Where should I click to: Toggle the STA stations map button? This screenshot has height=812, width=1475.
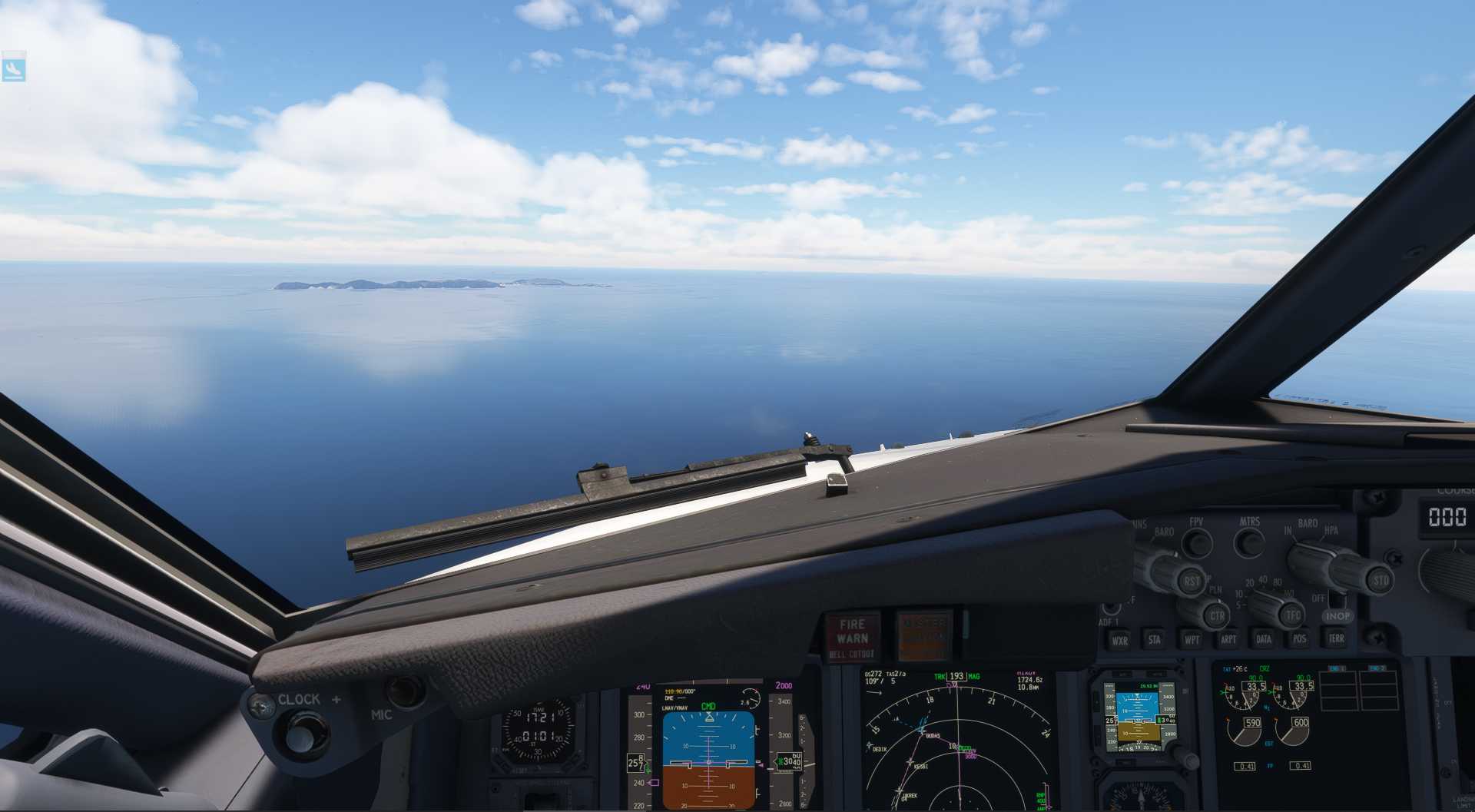point(1155,639)
